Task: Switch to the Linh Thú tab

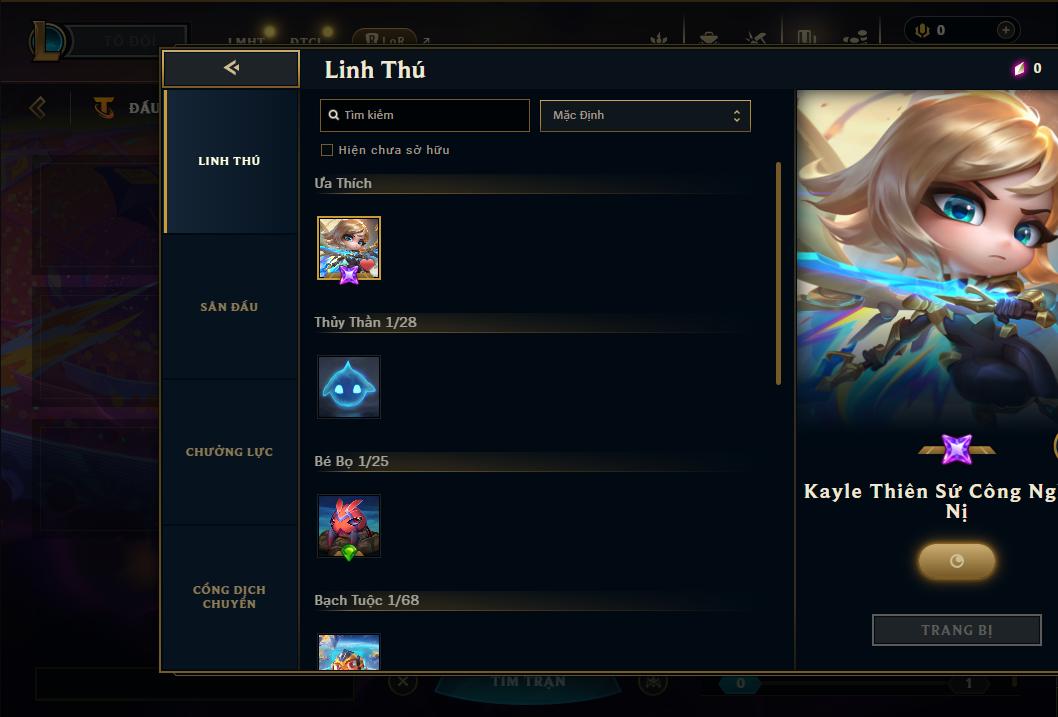Action: coord(229,161)
